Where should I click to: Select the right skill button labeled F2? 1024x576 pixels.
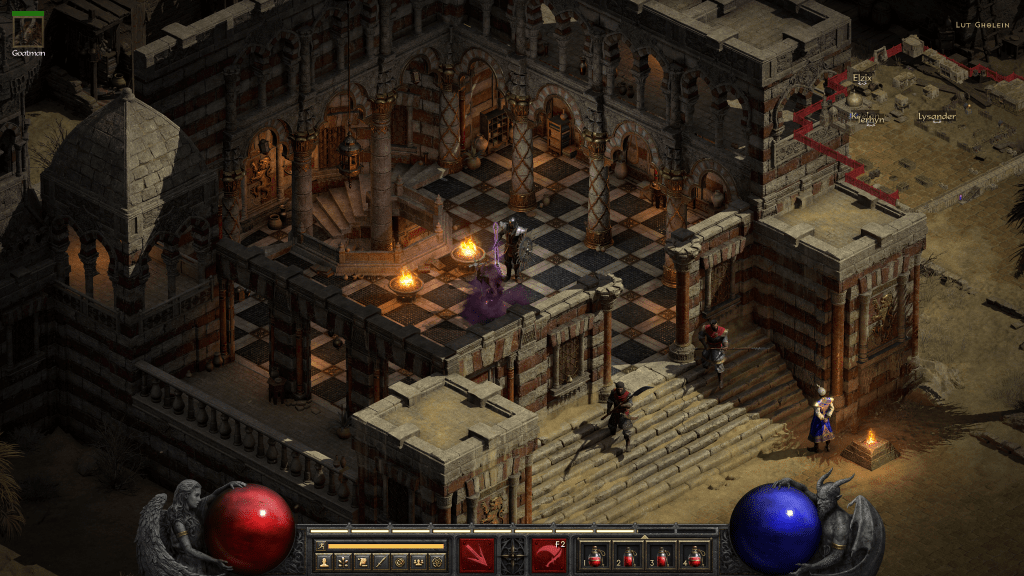pos(548,553)
